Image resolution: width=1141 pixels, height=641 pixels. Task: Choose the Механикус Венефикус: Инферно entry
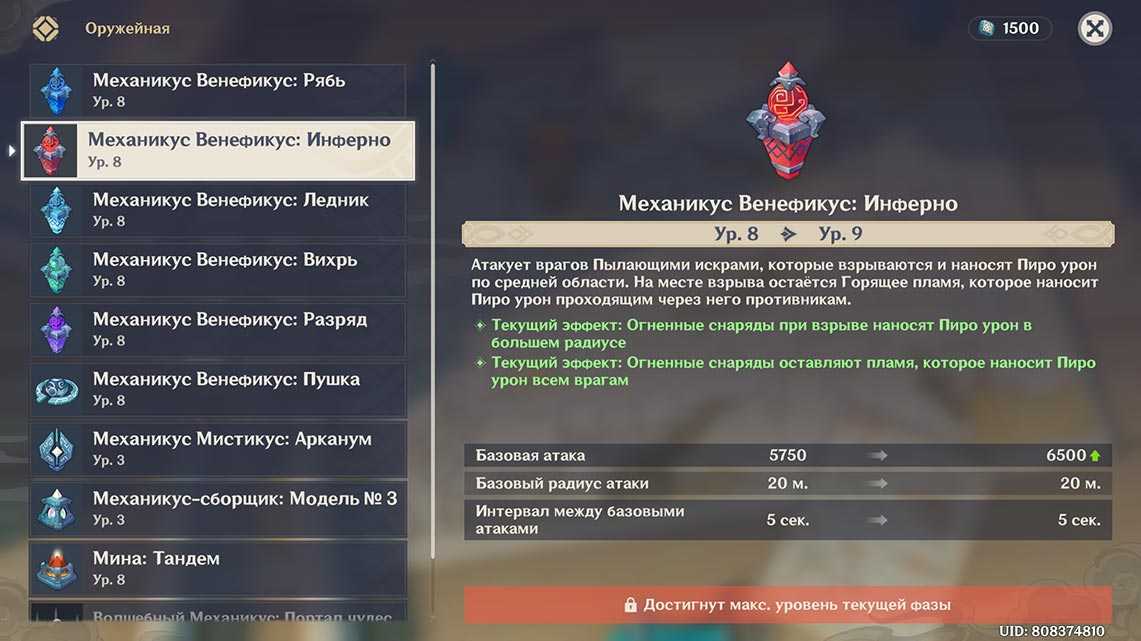pyautogui.click(x=218, y=150)
